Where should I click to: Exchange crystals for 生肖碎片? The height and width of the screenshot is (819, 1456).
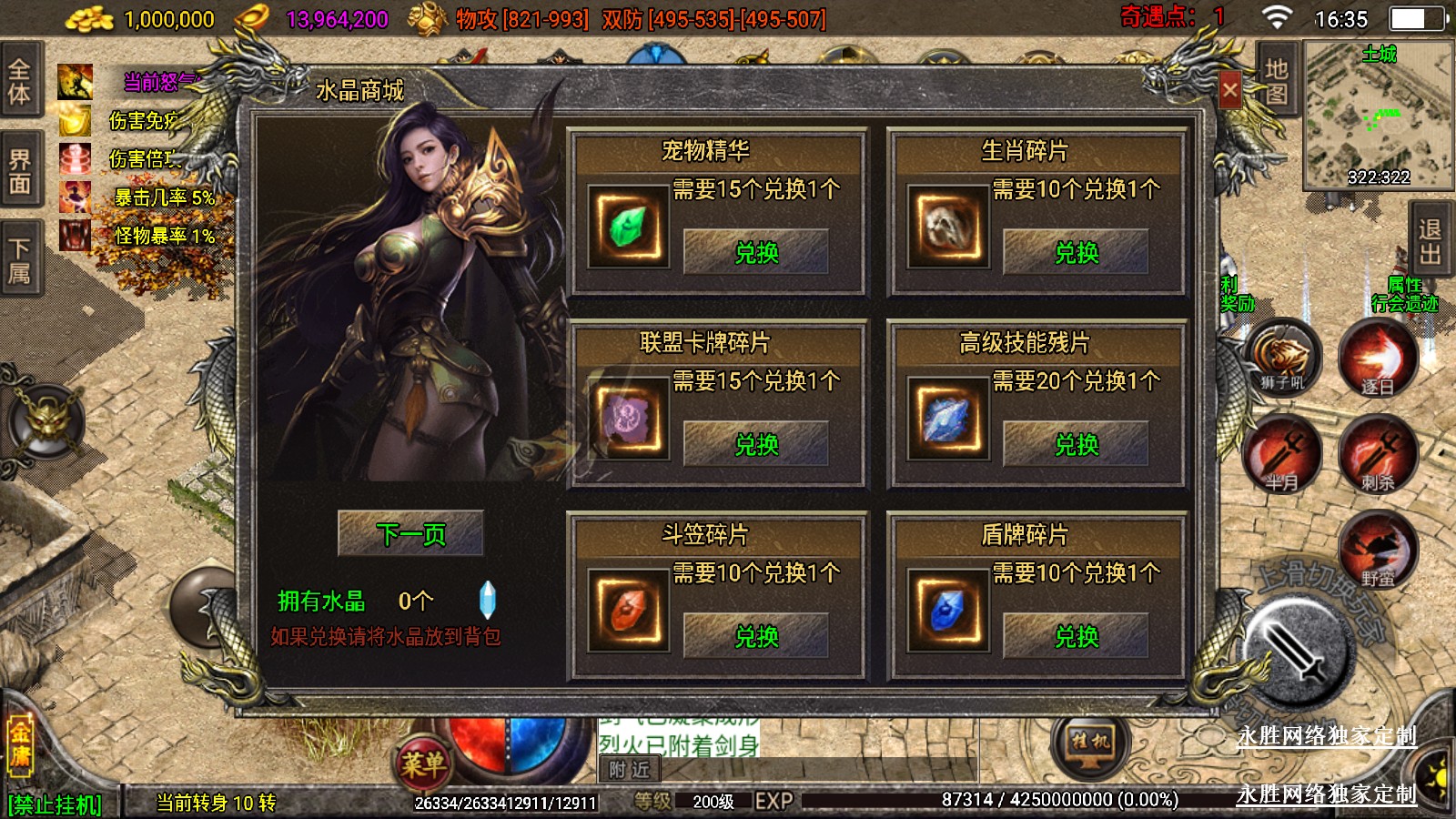[1076, 252]
